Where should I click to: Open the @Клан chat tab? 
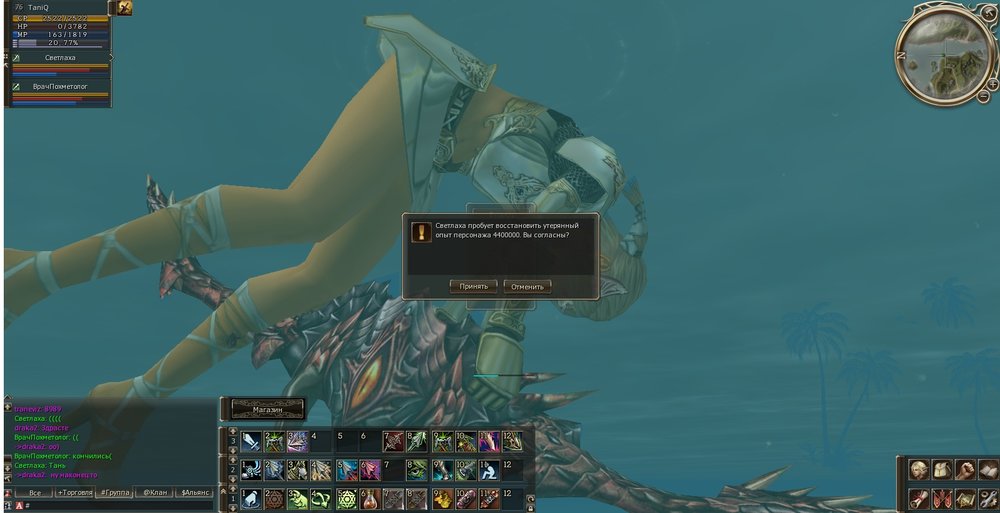point(154,493)
